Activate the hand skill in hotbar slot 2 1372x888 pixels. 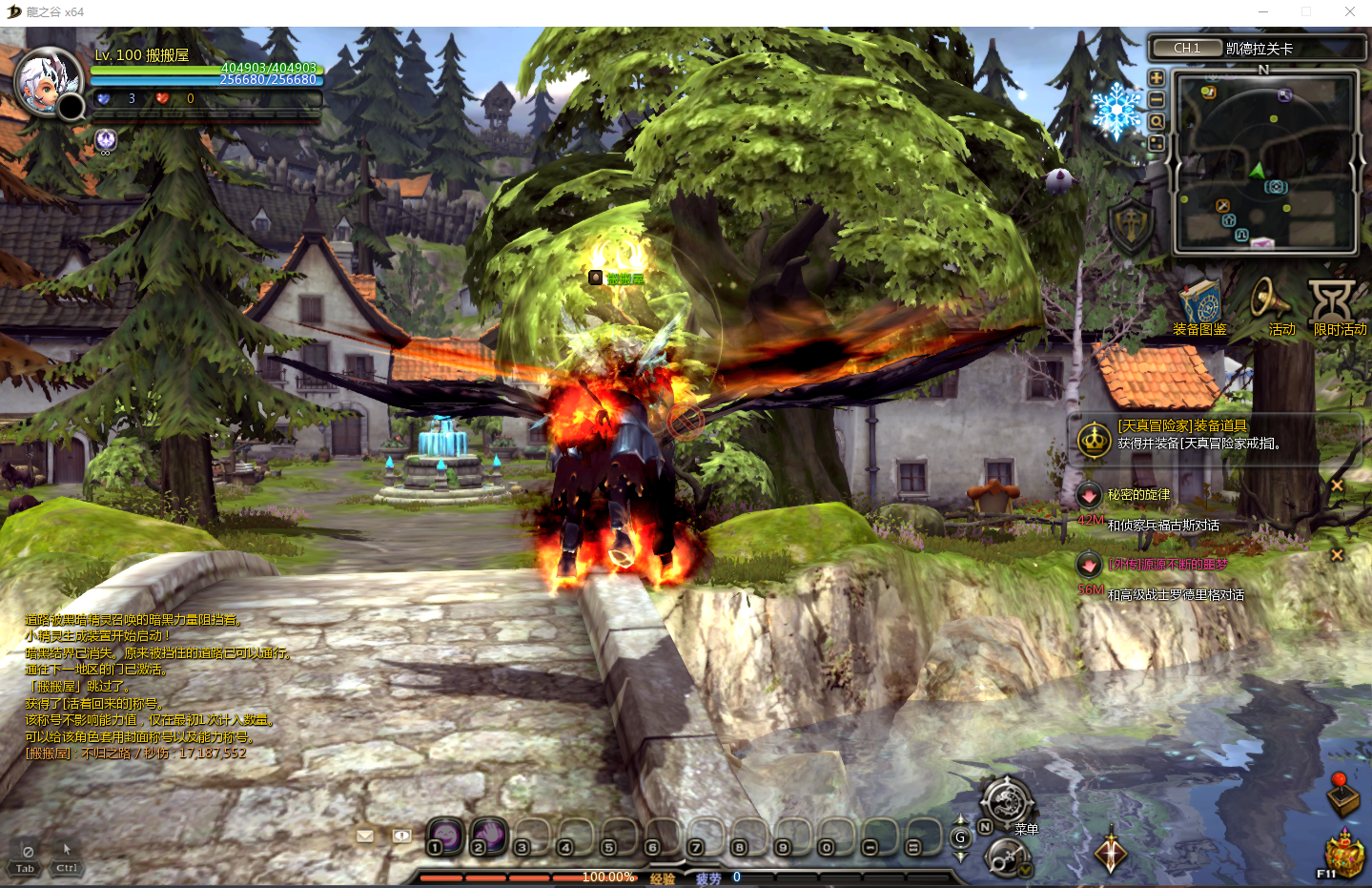[x=488, y=836]
